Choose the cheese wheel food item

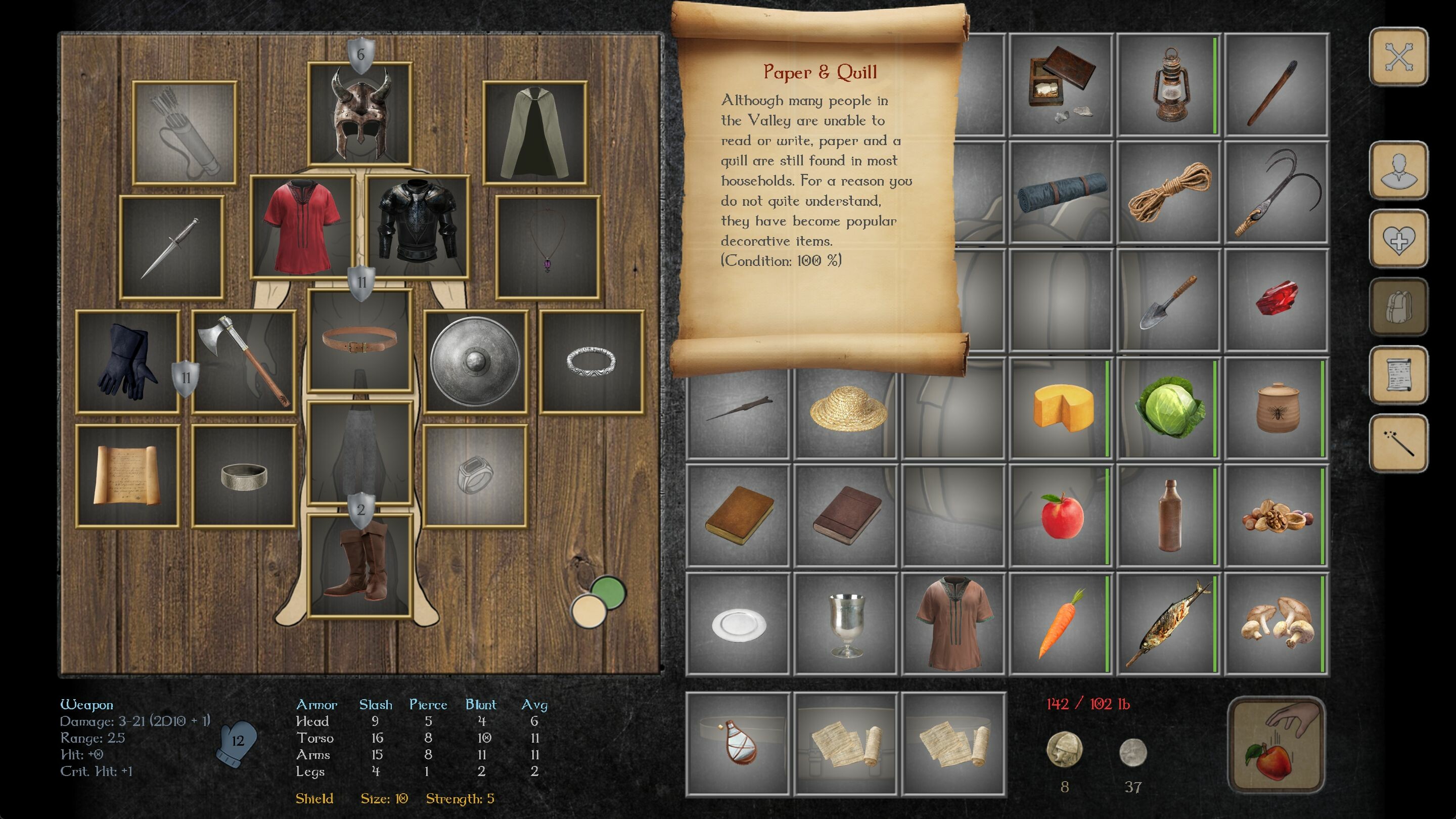(x=1062, y=407)
